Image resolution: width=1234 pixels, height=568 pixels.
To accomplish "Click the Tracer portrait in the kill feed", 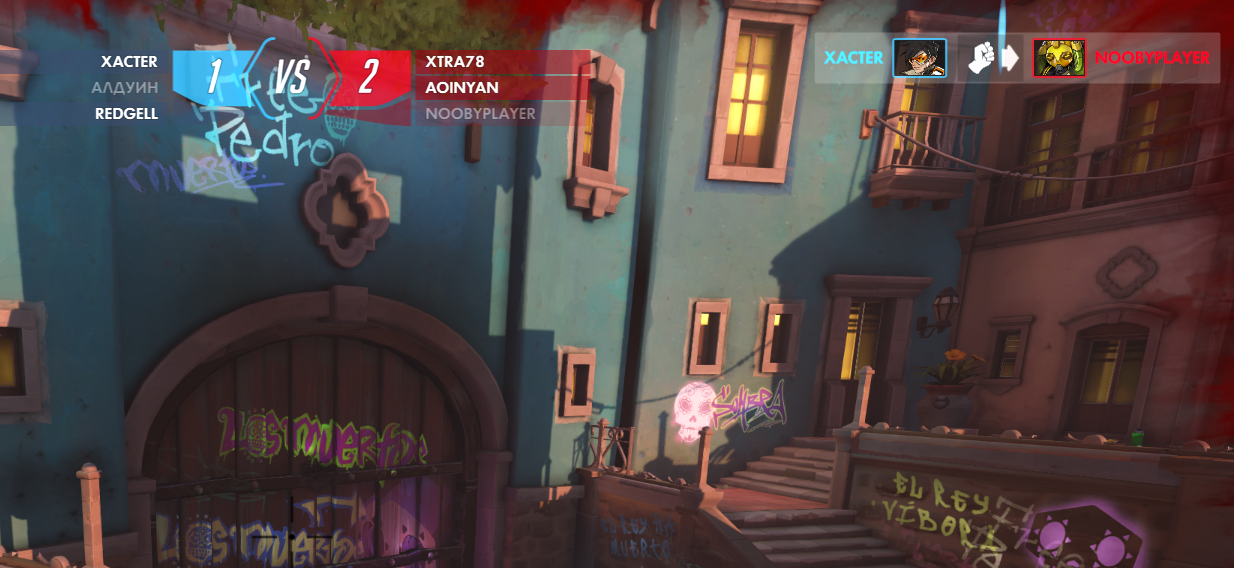I will click(918, 58).
